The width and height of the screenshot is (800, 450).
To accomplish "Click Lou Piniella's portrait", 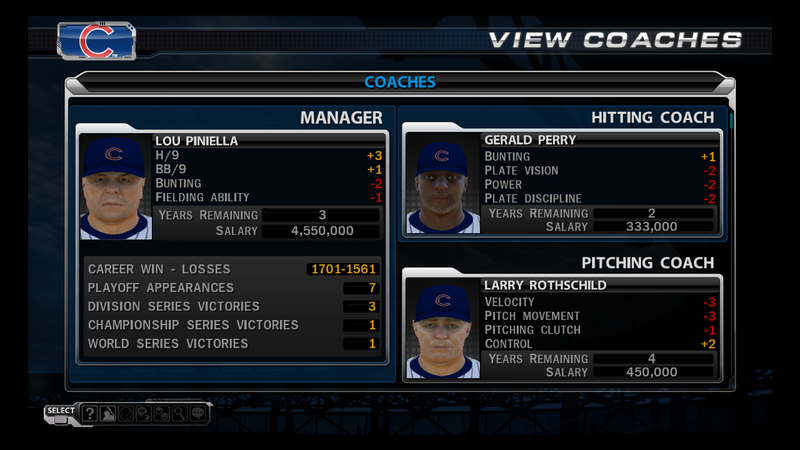I will (113, 188).
